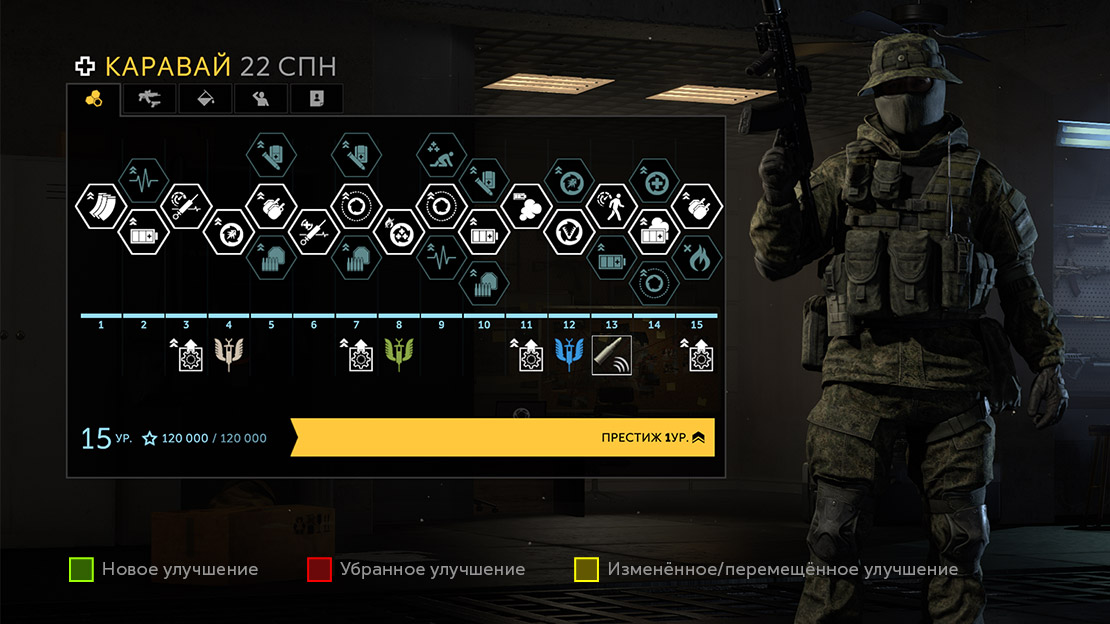The height and width of the screenshot is (624, 1110).
Task: Open the profile document tab
Action: tap(316, 98)
